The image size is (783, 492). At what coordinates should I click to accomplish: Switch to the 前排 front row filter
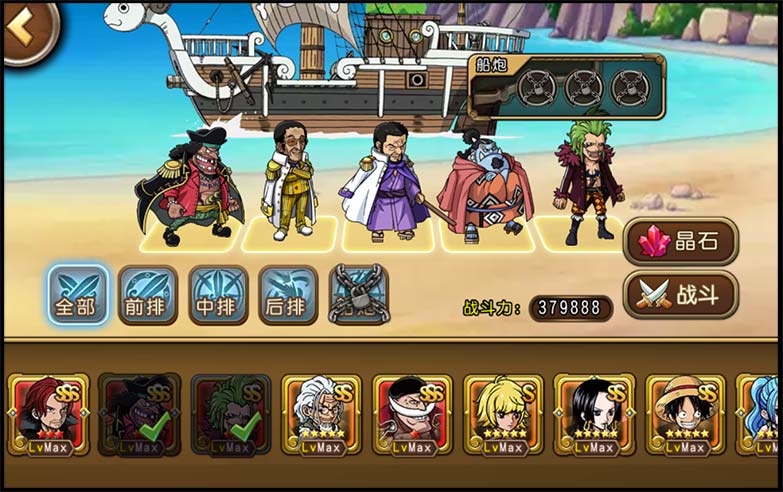pyautogui.click(x=148, y=295)
